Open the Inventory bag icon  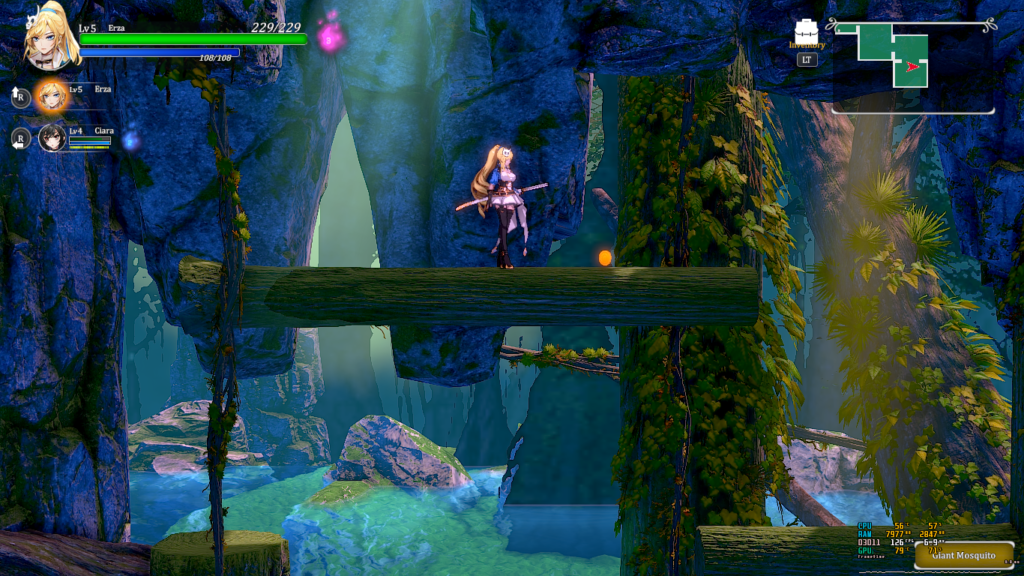coord(806,32)
